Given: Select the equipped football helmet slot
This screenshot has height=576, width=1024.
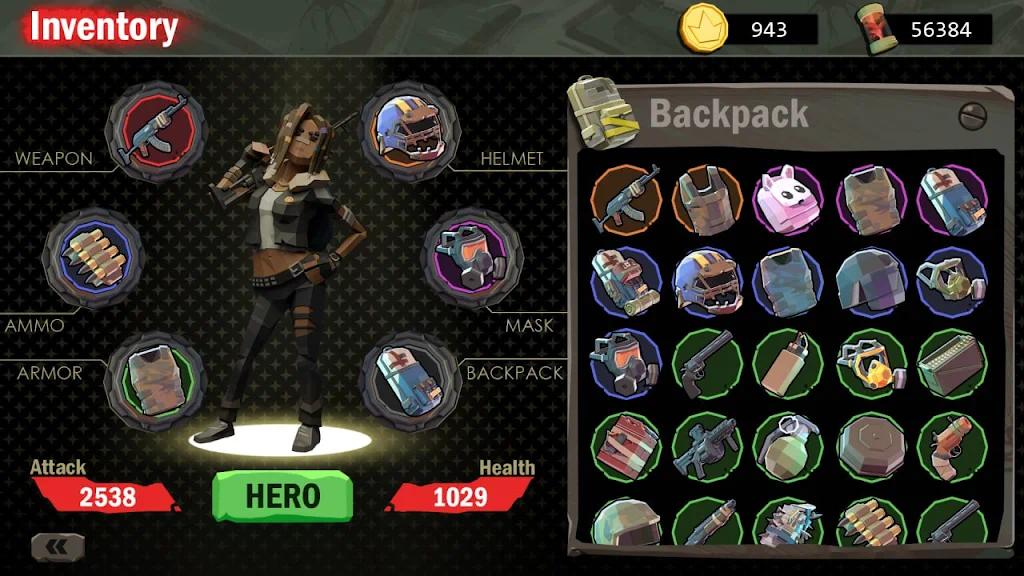Looking at the screenshot, I should (411, 132).
